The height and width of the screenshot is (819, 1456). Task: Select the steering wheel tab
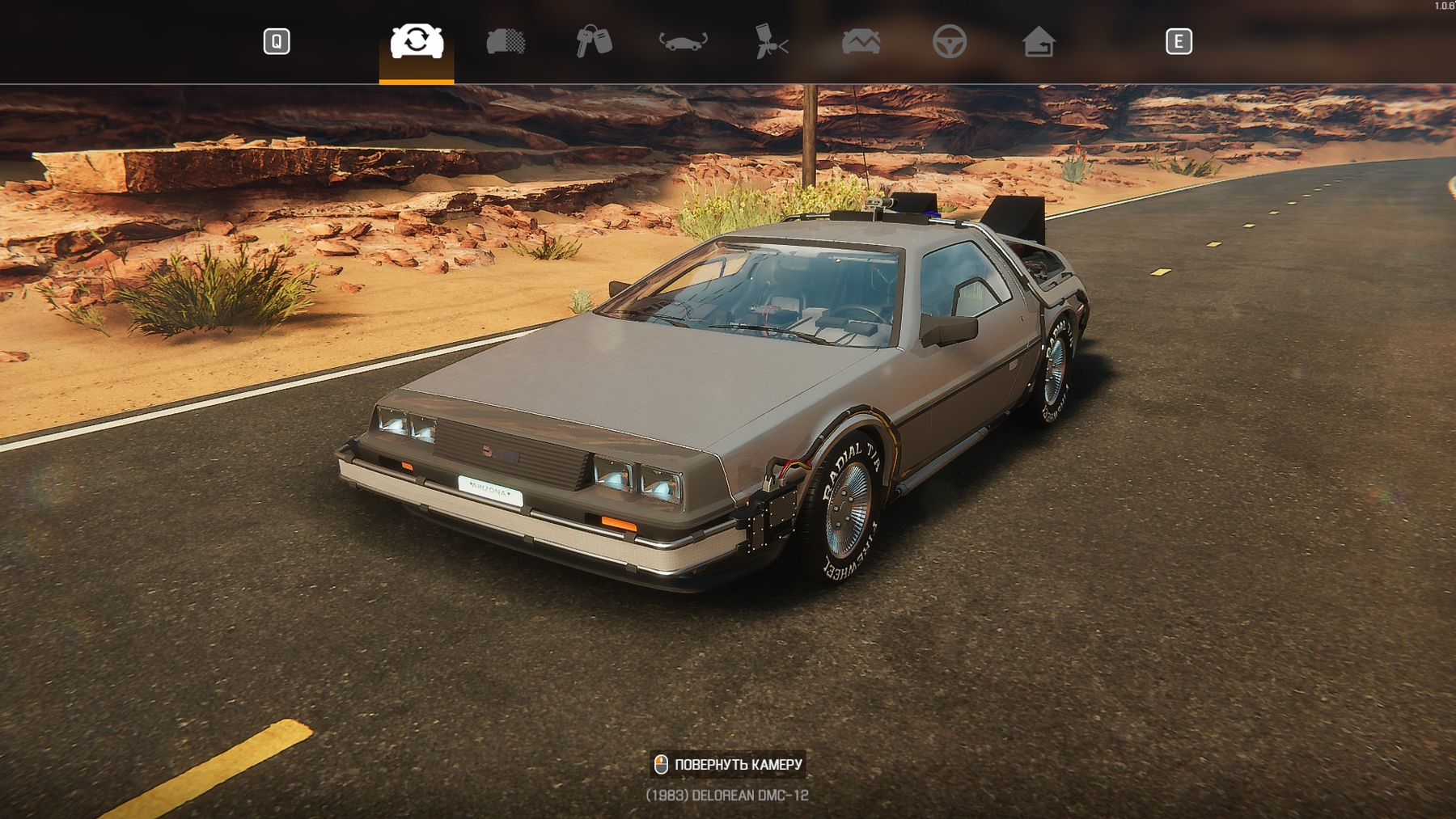click(949, 41)
